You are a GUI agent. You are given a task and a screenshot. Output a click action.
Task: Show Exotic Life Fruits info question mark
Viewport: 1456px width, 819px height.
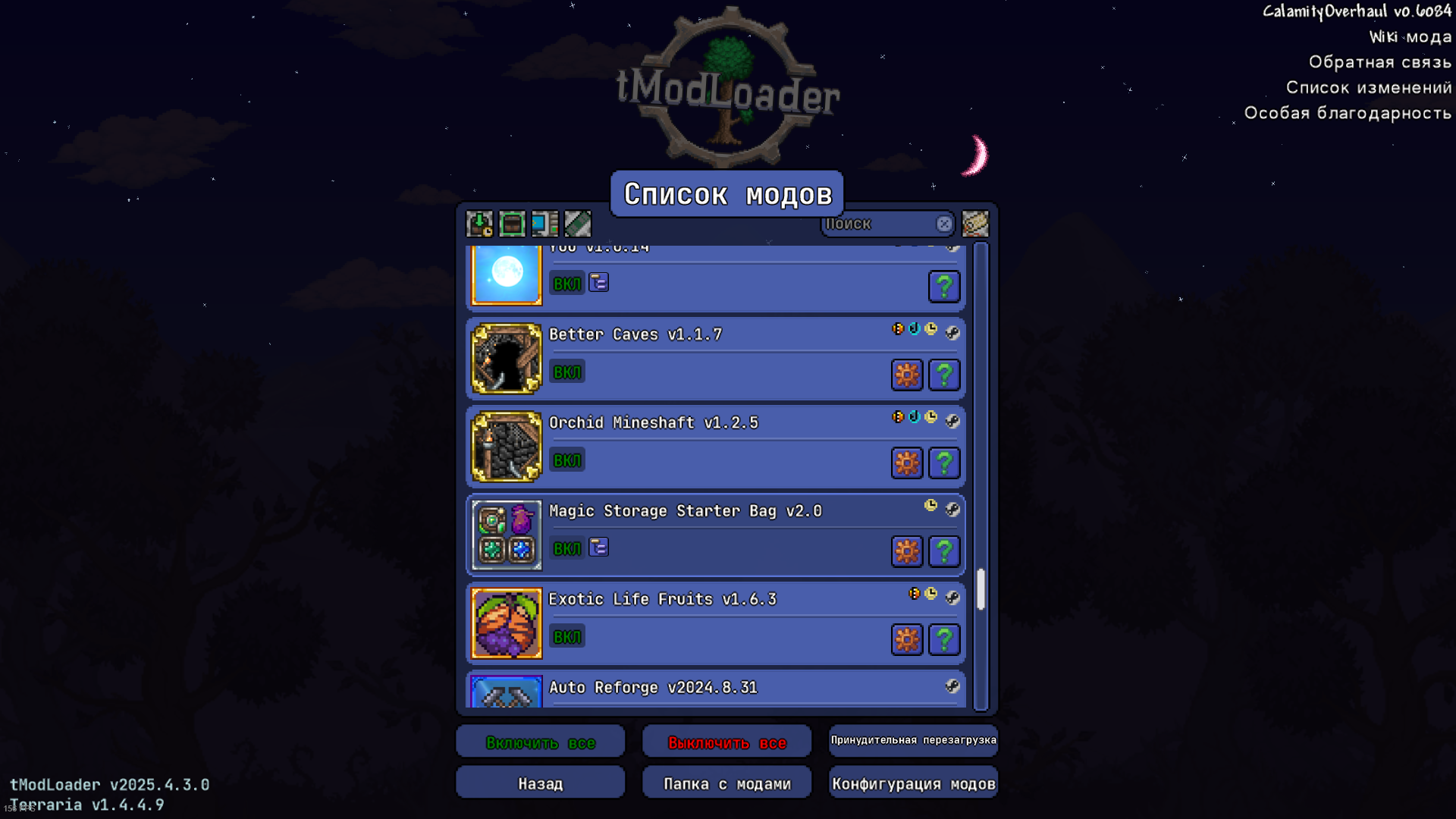pyautogui.click(x=943, y=639)
